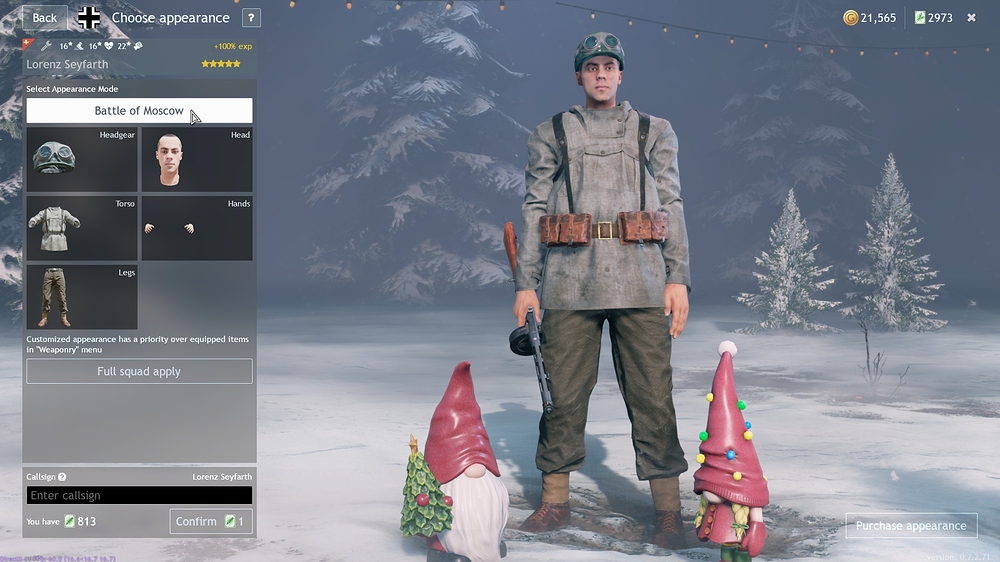Open the Torso jacket slot

click(82, 228)
